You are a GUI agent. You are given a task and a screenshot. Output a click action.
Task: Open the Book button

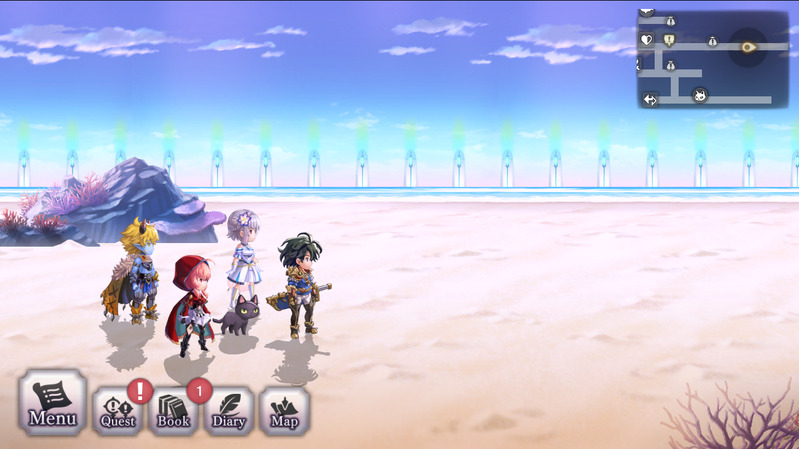coord(174,410)
